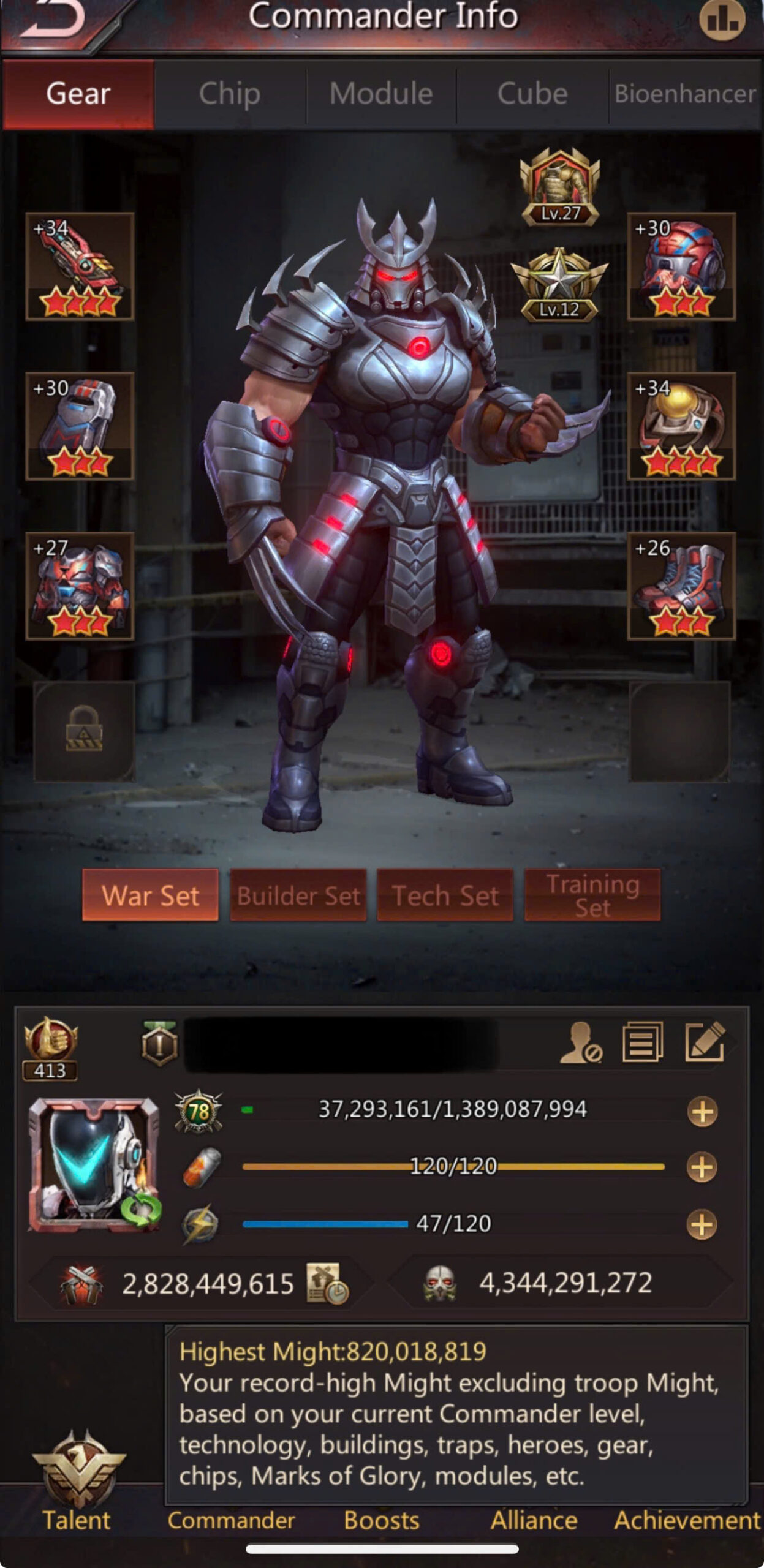Inspect the +26 boots gear slot
The width and height of the screenshot is (764, 1568).
(681, 586)
